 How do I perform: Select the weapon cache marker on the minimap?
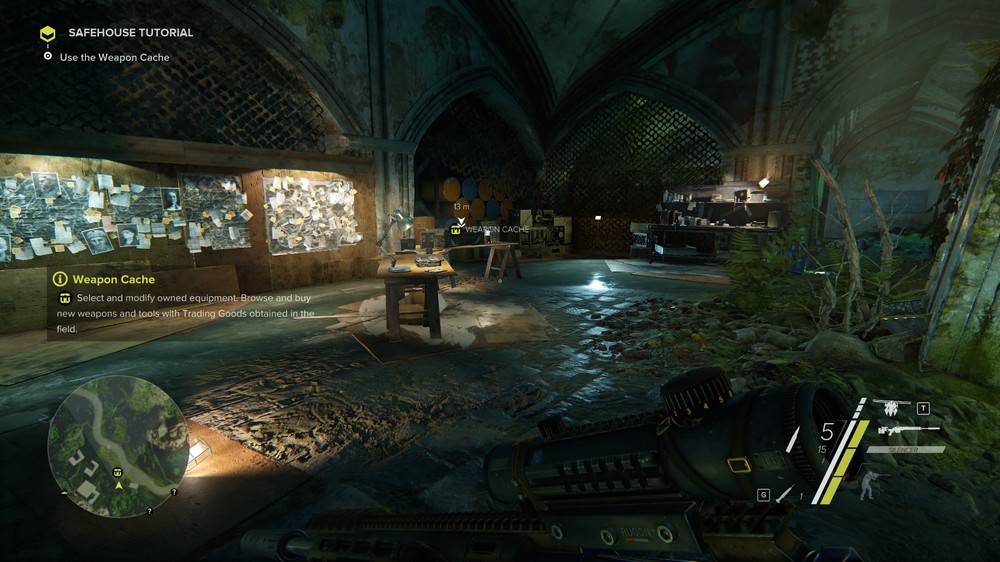(x=117, y=471)
